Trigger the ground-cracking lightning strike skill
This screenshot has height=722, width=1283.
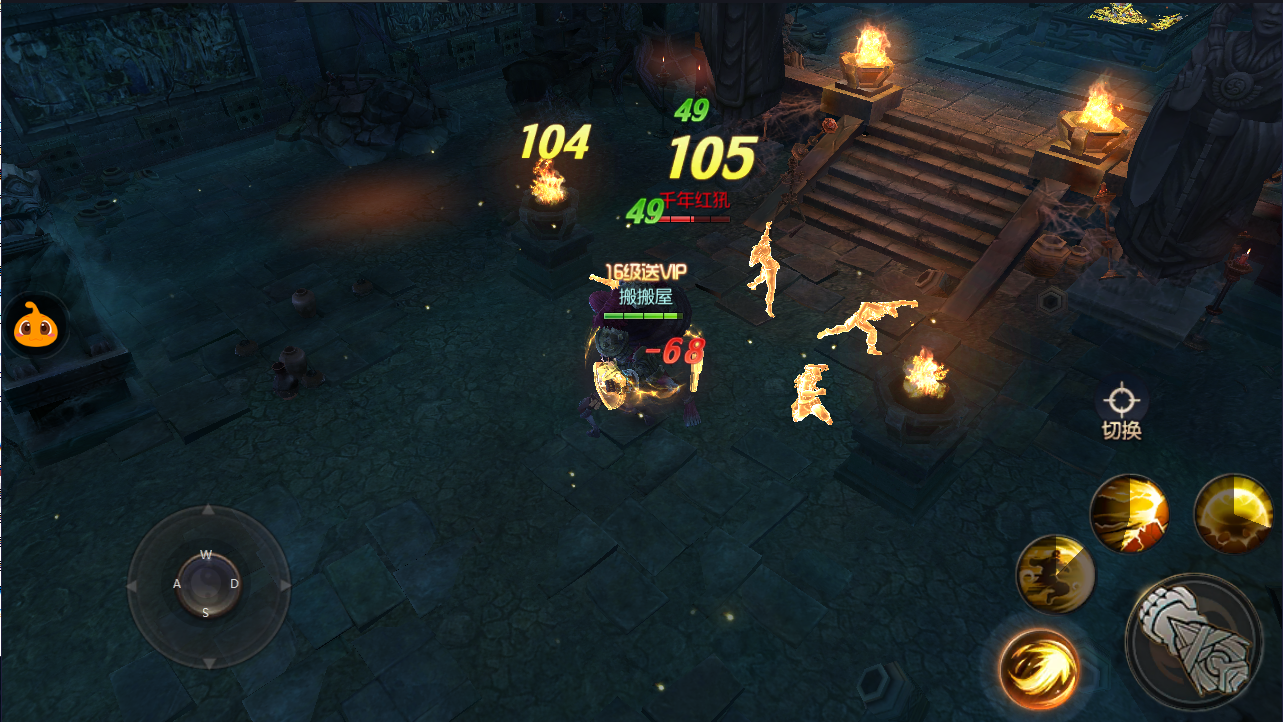[x=1129, y=513]
